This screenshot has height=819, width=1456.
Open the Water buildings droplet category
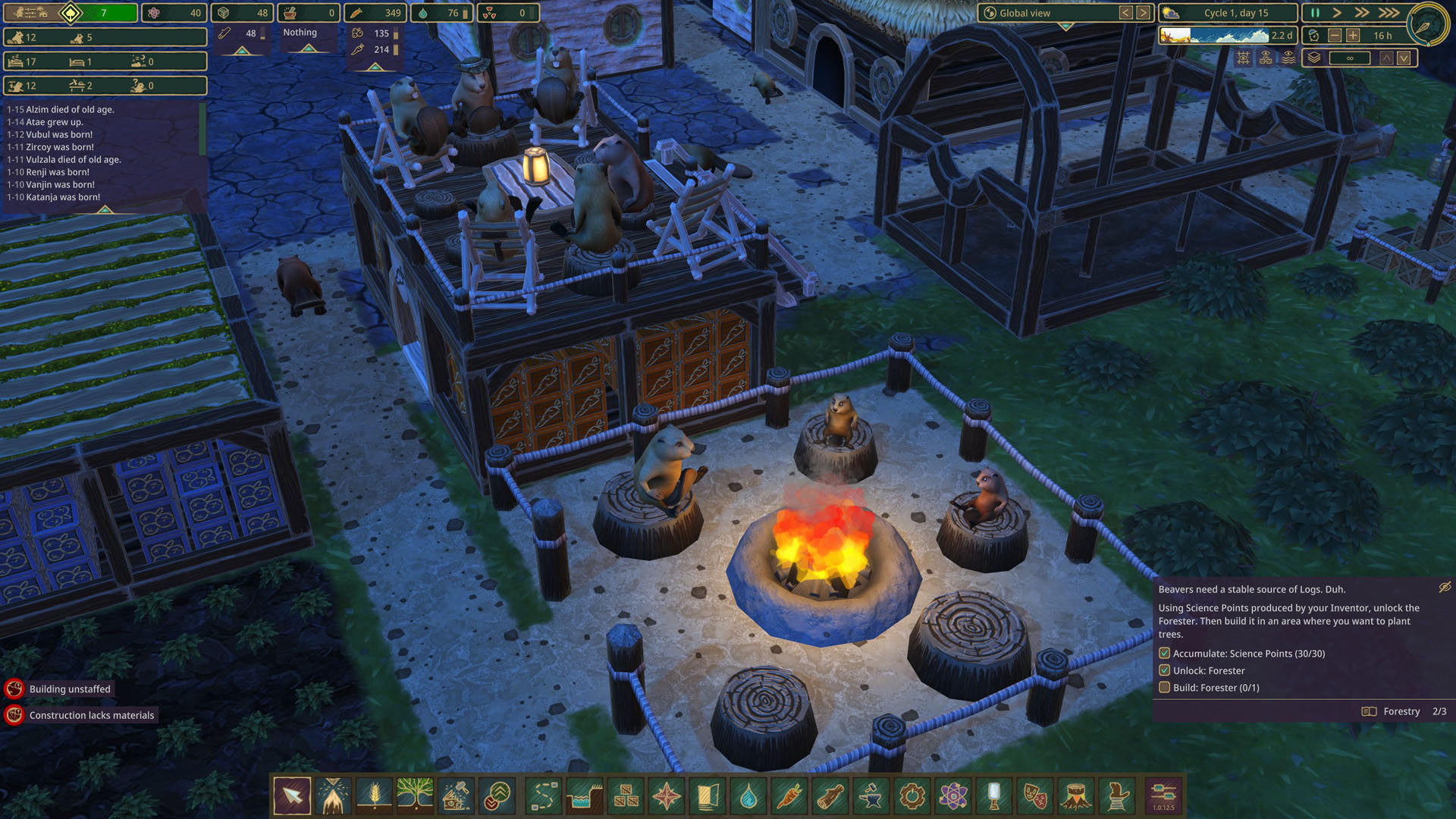point(748,795)
